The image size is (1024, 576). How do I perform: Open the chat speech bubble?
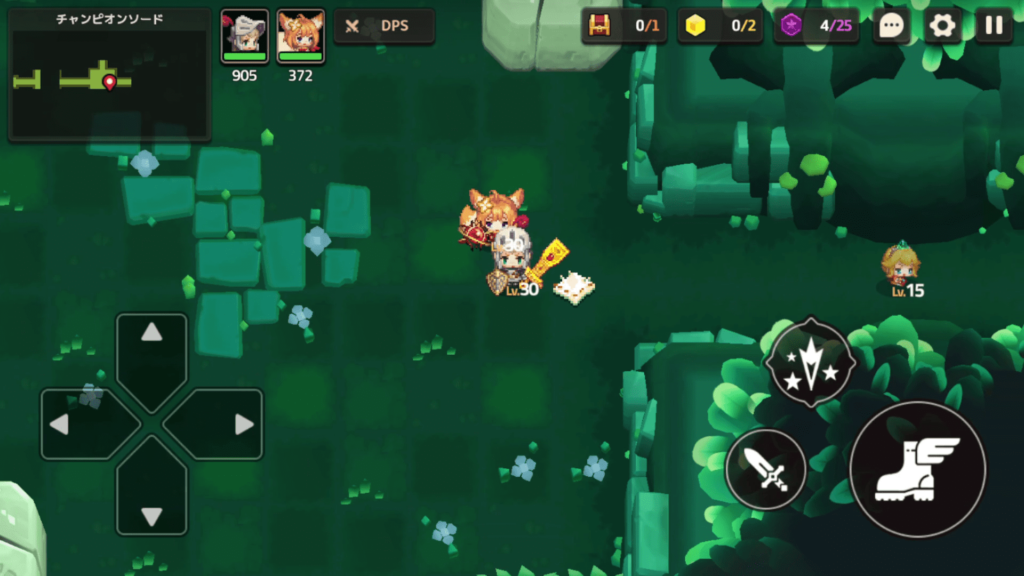[890, 26]
